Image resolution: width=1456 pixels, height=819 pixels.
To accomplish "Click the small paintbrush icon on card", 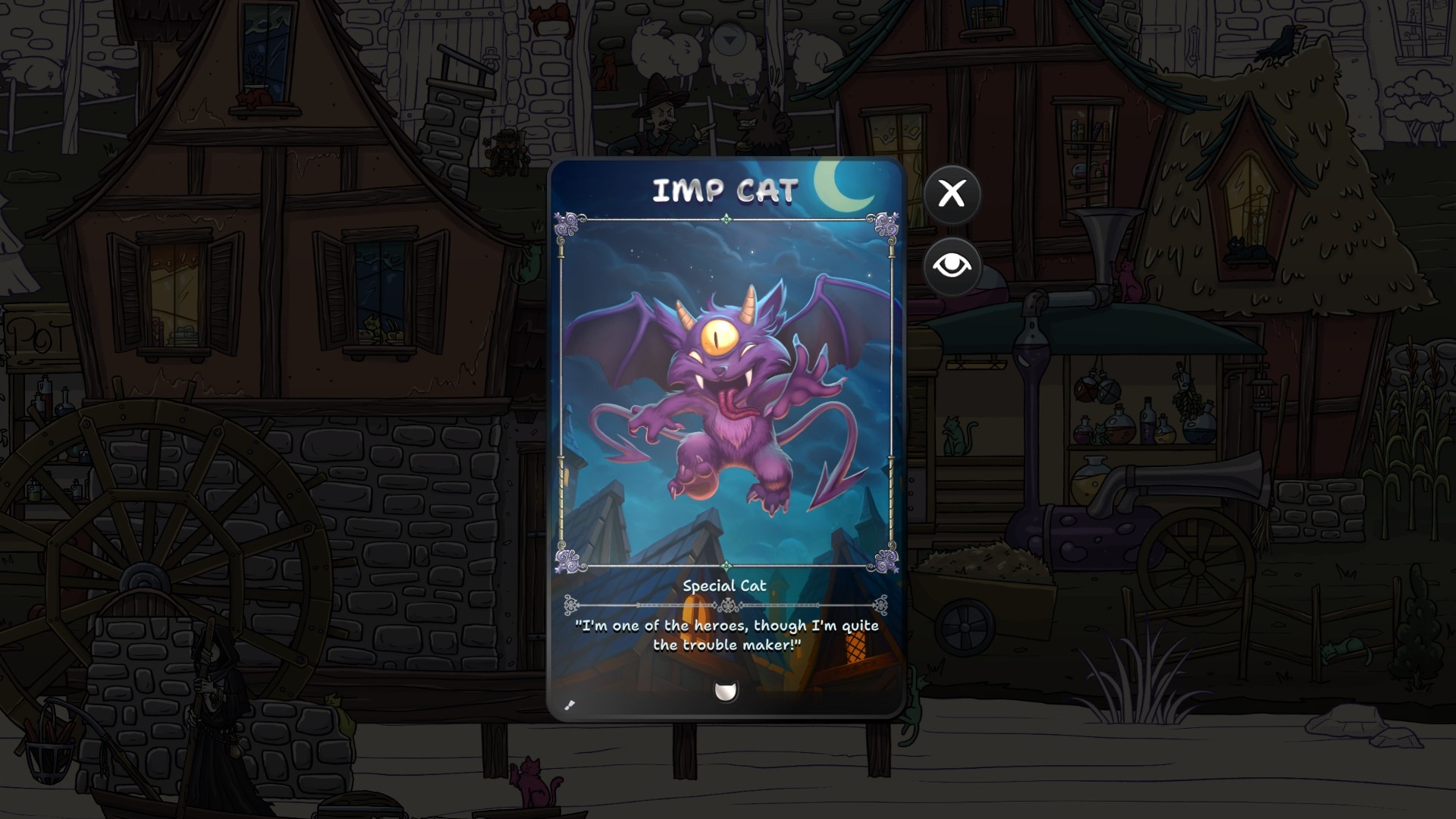I will [x=570, y=705].
